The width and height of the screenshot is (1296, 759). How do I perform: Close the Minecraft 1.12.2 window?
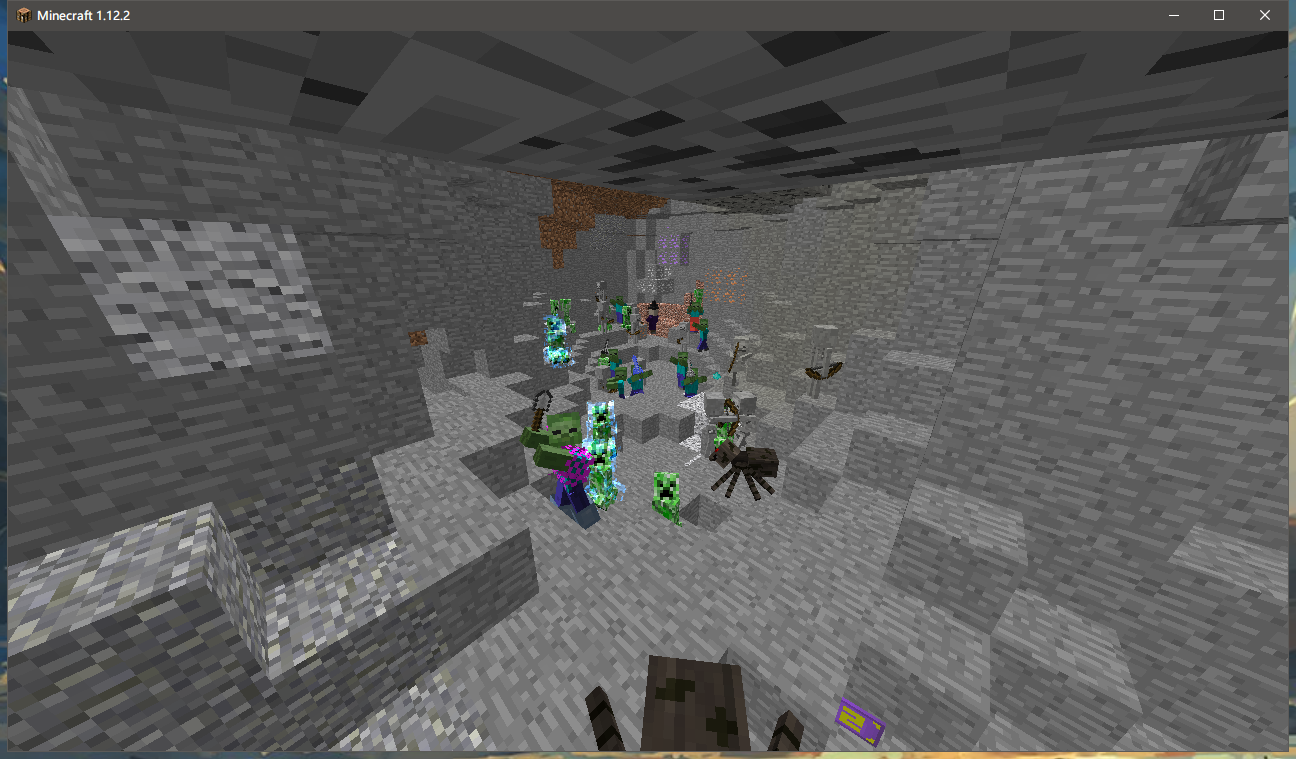(1265, 15)
